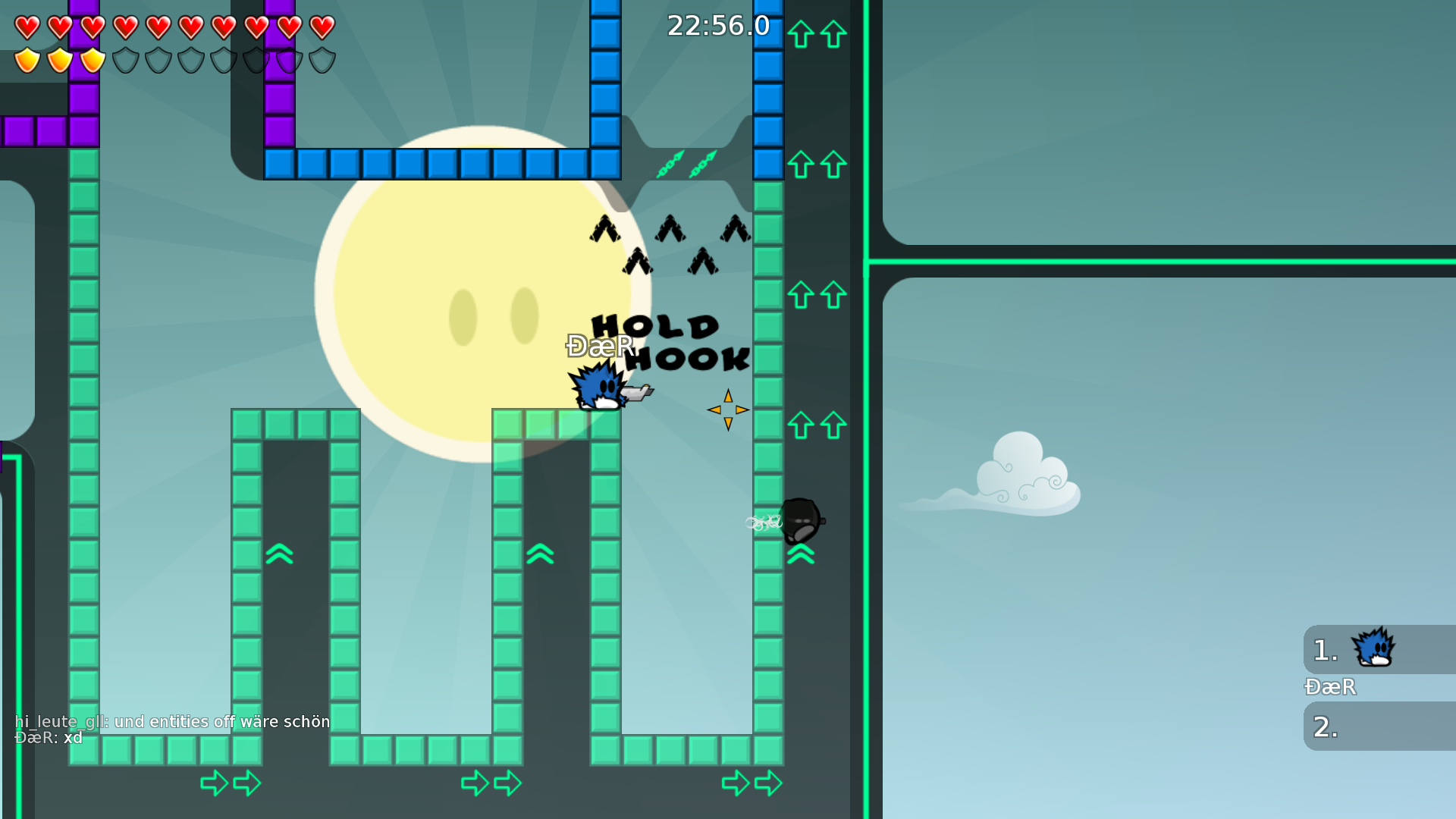Viewport: 1456px width, 819px height.
Task: Click the yellow crosshair spinner below HOLD HOOK
Action: click(x=728, y=409)
